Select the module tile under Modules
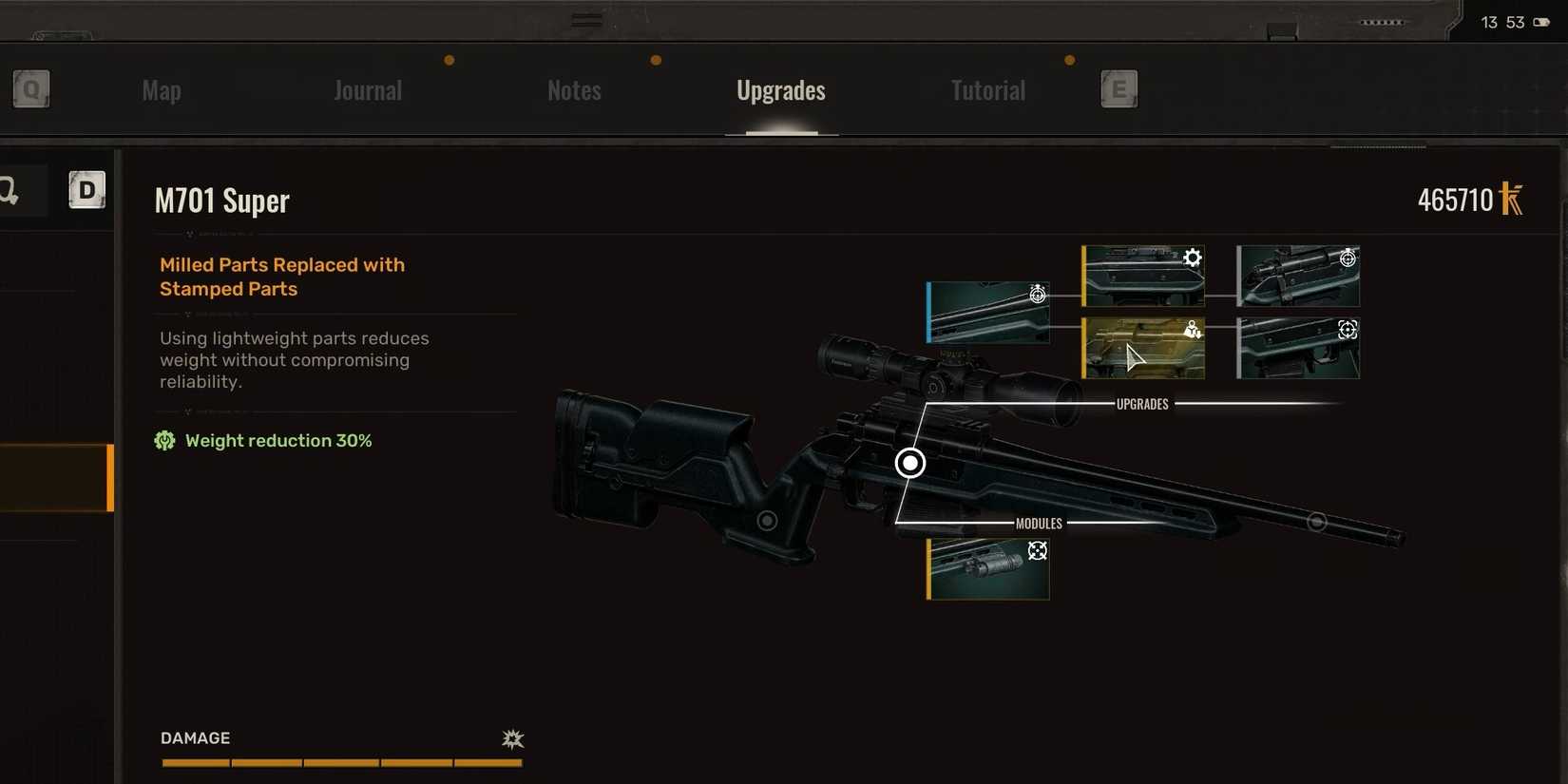The height and width of the screenshot is (784, 1568). [x=988, y=569]
